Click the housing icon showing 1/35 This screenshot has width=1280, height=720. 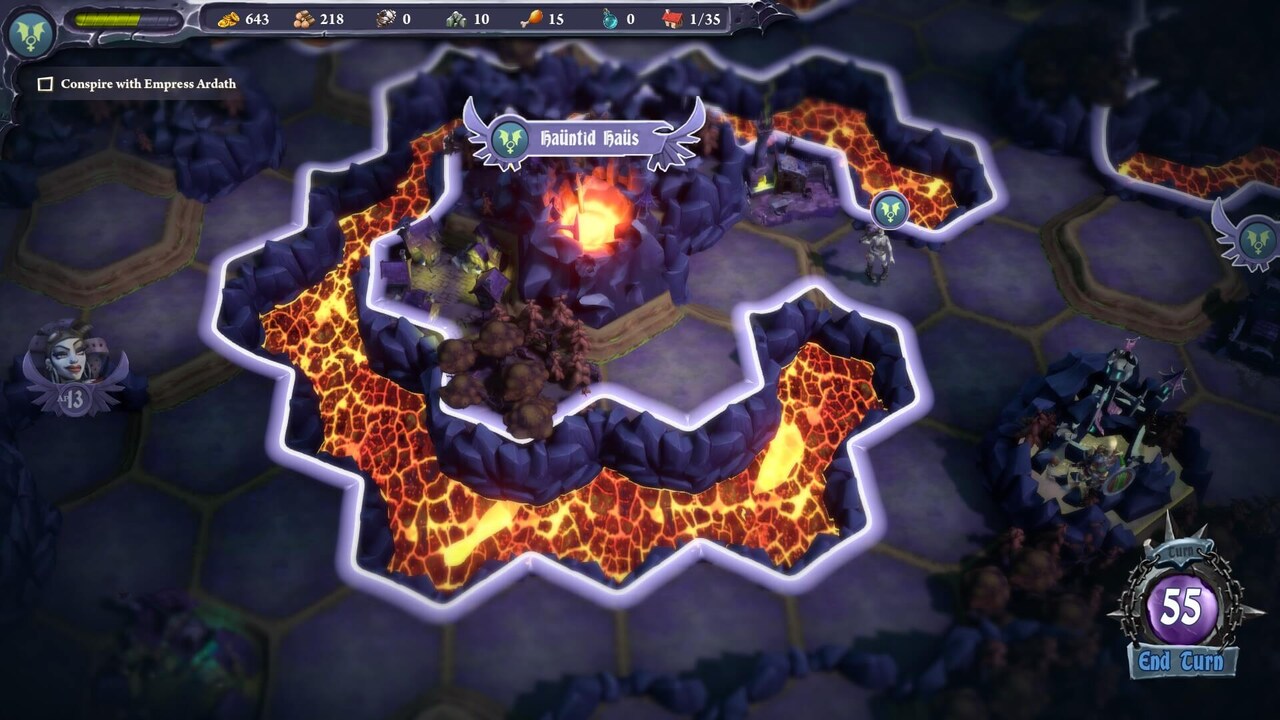[x=672, y=17]
